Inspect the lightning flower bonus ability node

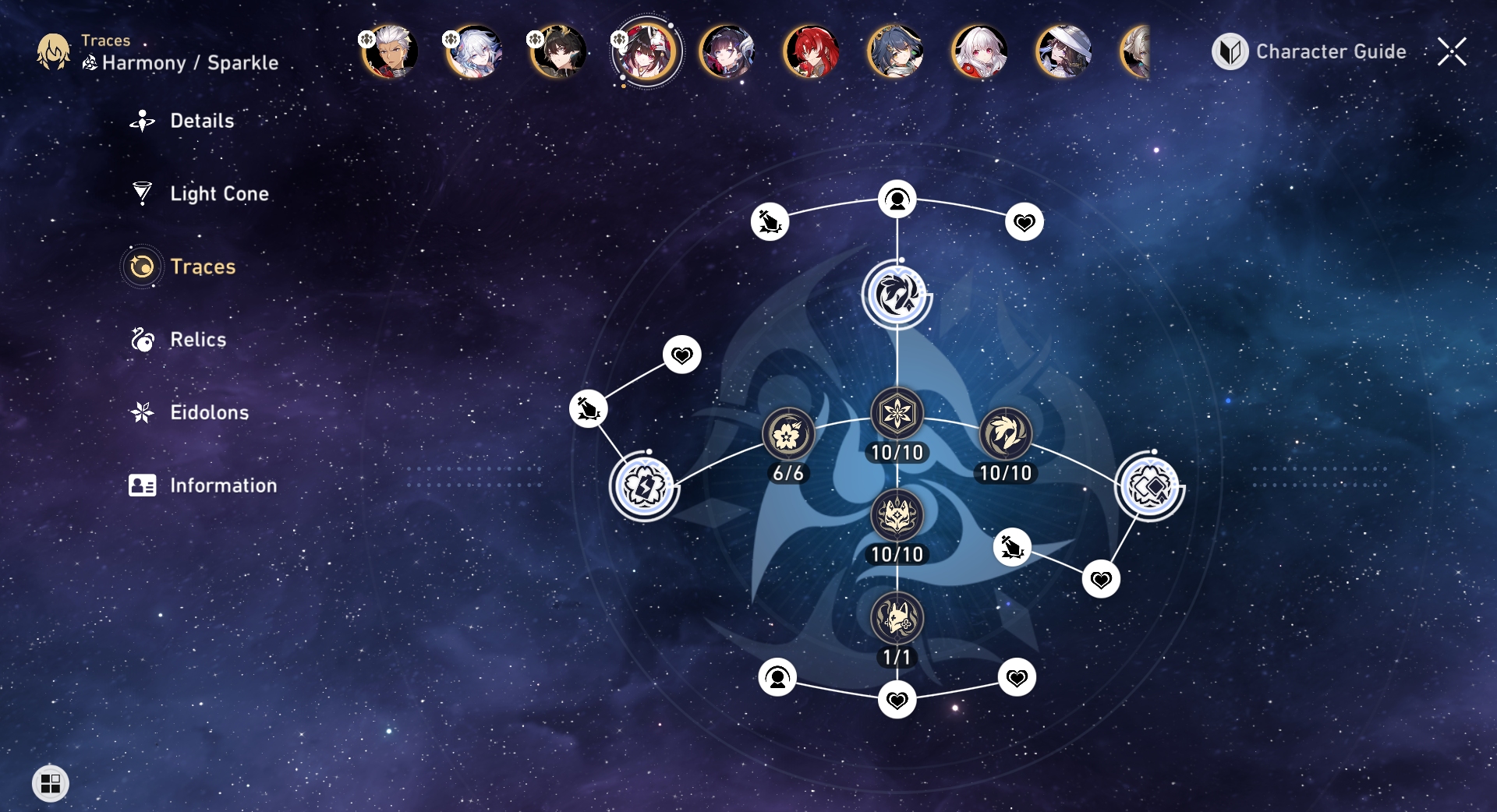pos(644,487)
